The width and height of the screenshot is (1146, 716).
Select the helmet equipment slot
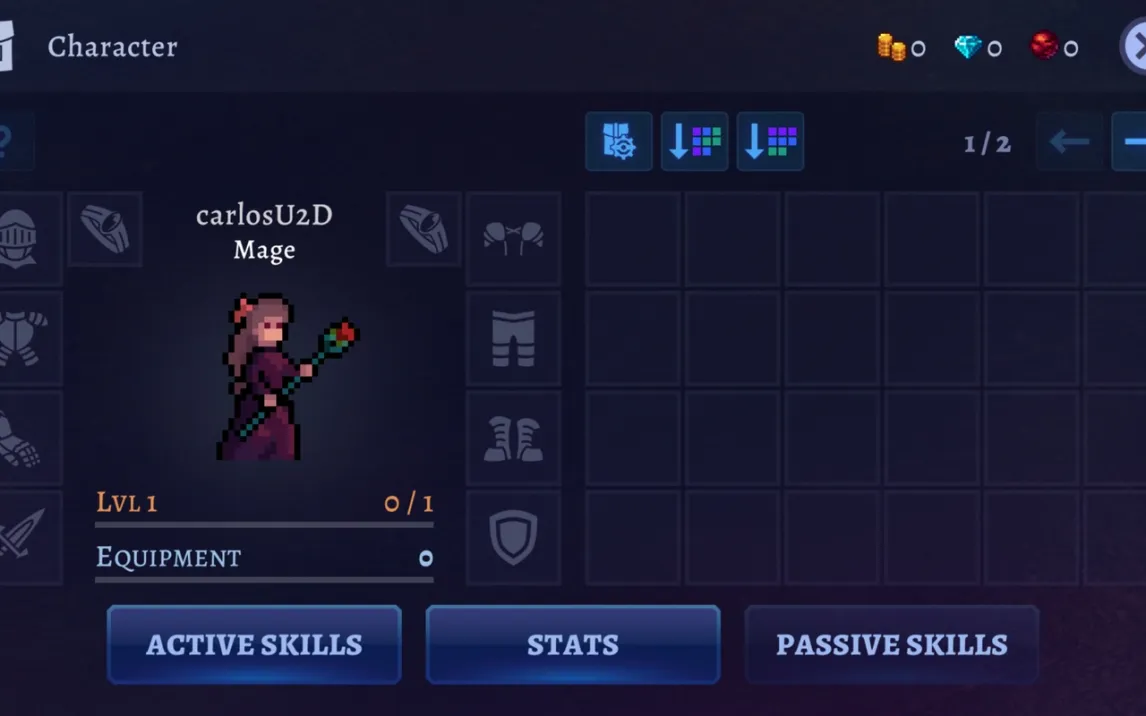point(20,238)
